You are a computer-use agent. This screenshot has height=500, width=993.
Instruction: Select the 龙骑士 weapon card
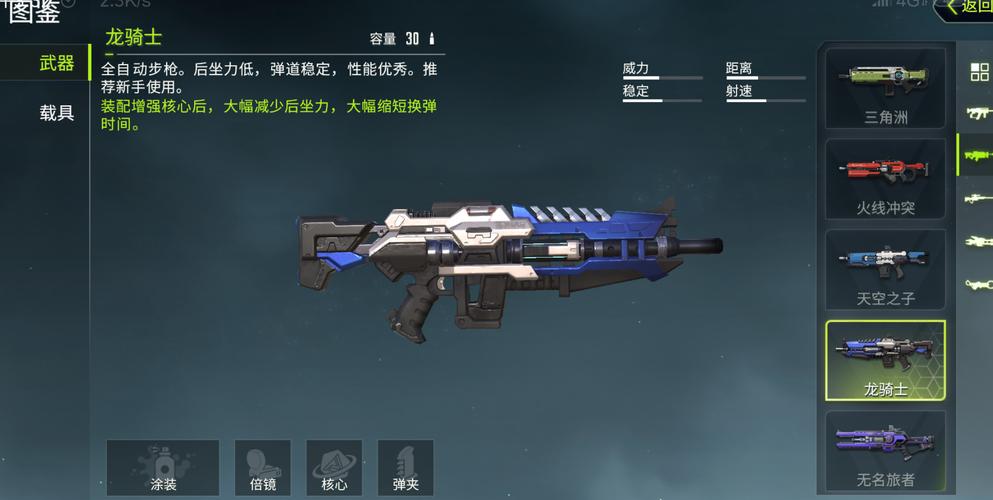click(885, 361)
